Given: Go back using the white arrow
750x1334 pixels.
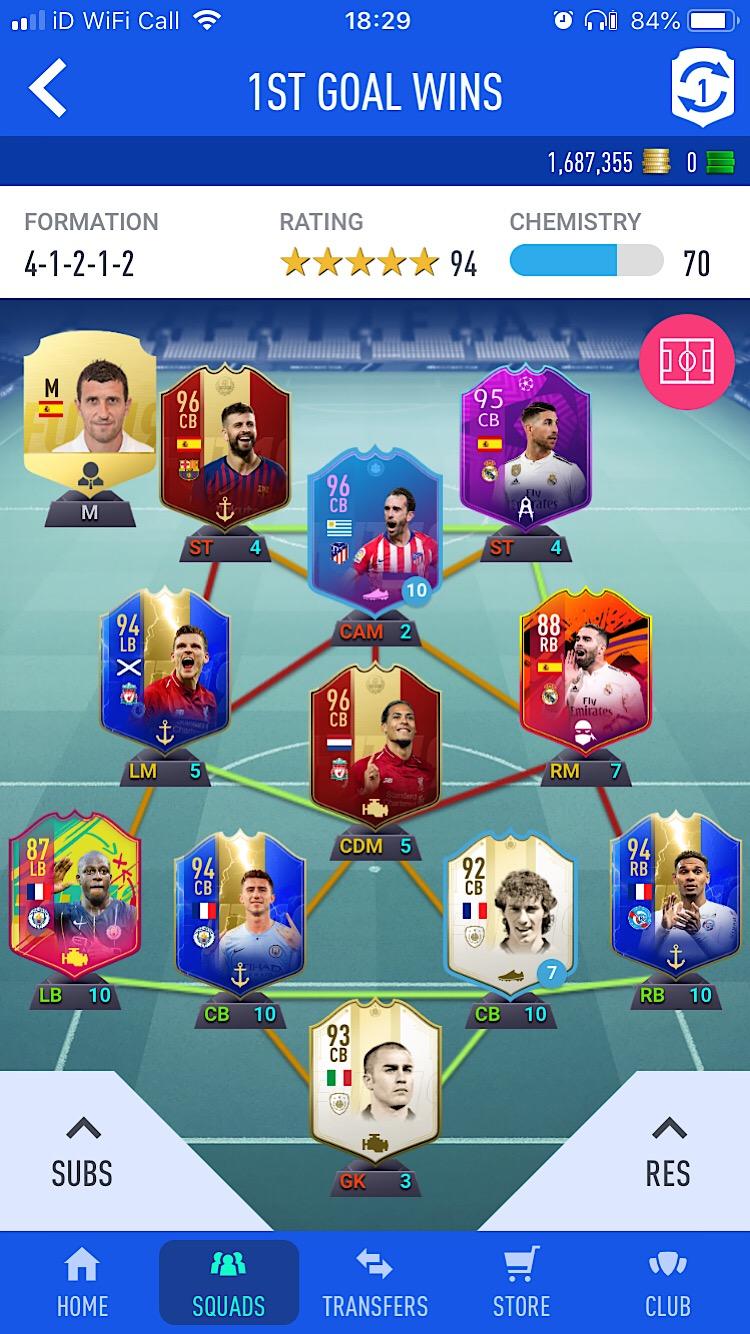Looking at the screenshot, I should [x=48, y=88].
